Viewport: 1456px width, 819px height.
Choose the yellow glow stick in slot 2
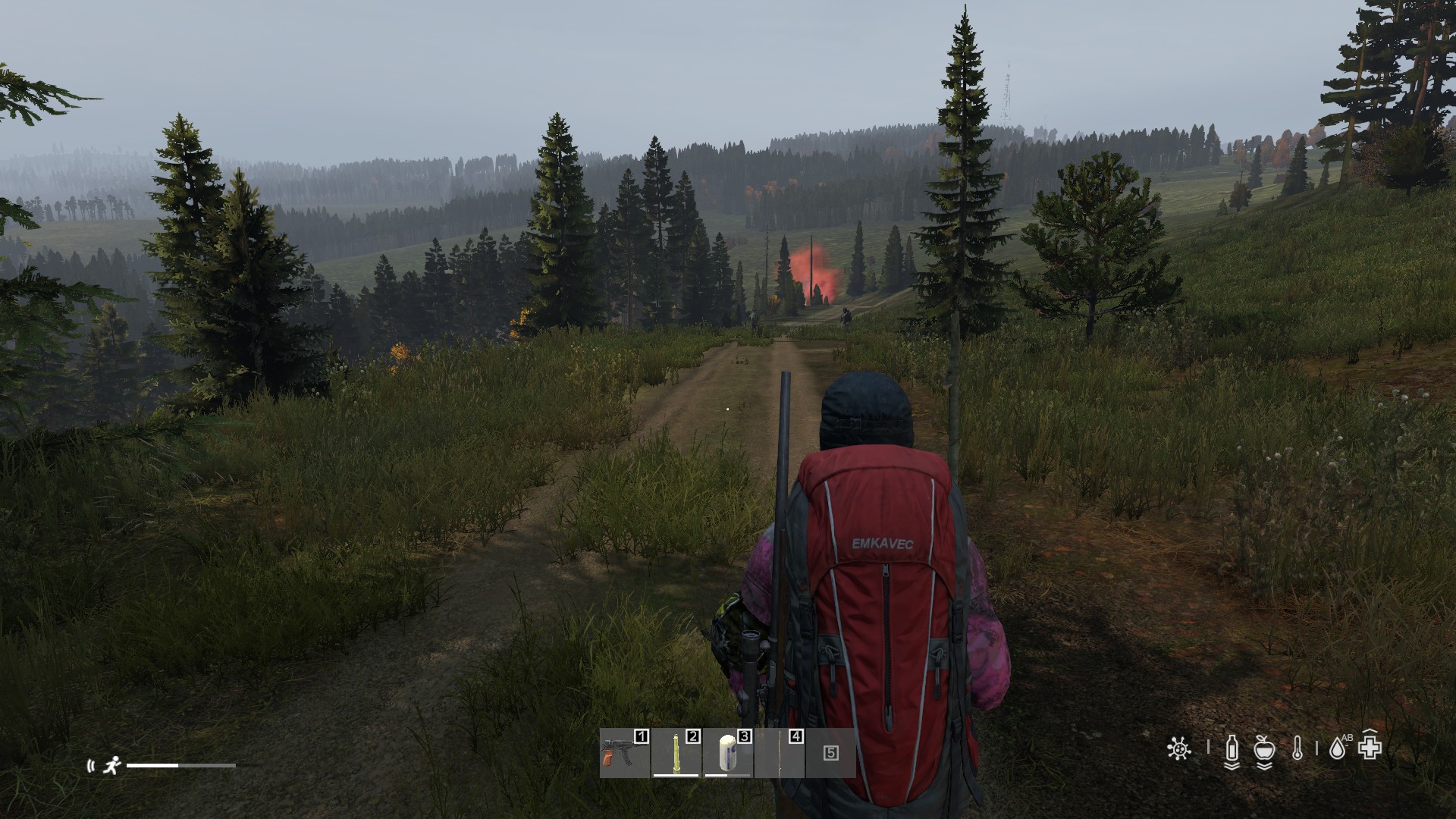coord(676,753)
